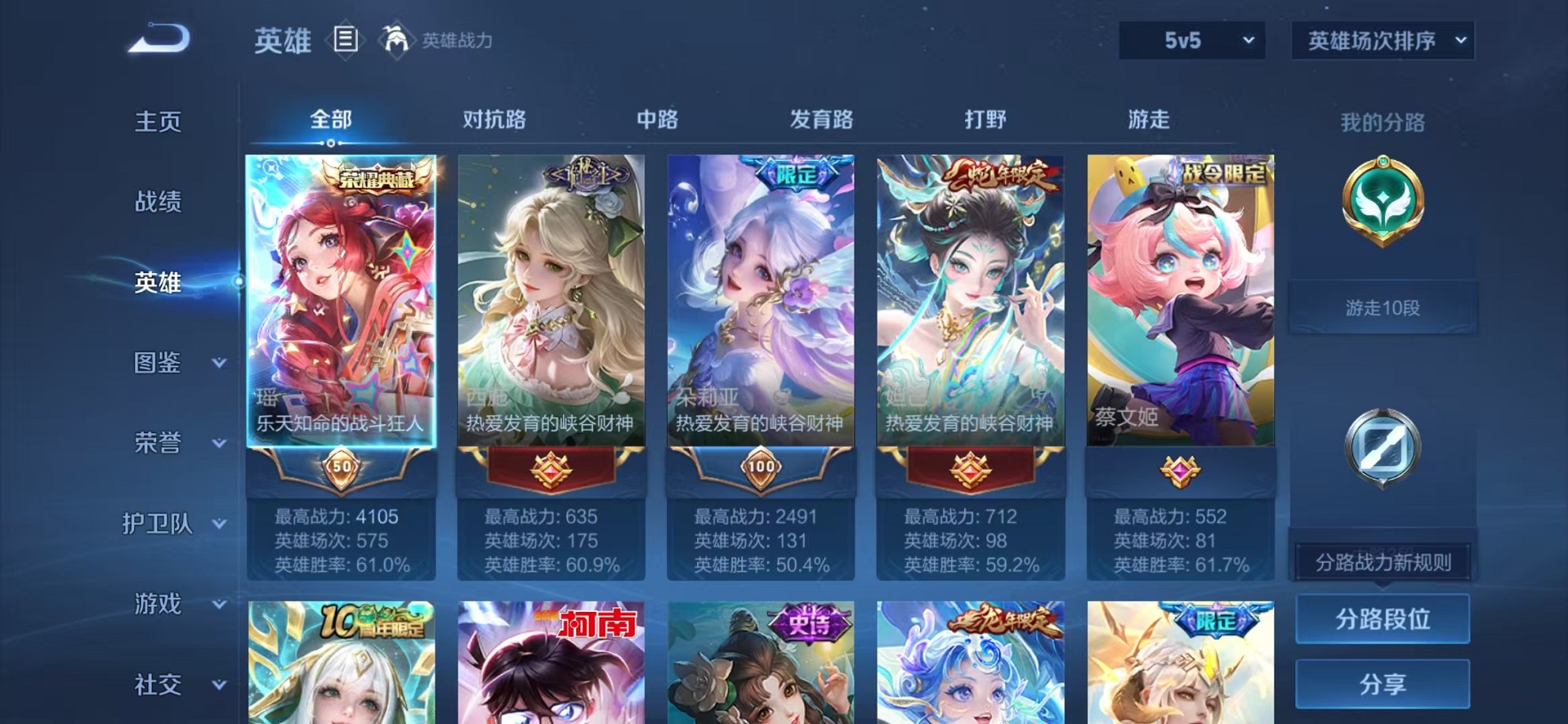Open the 5v5 game mode dropdown
The width and height of the screenshot is (1568, 724).
tap(1190, 38)
